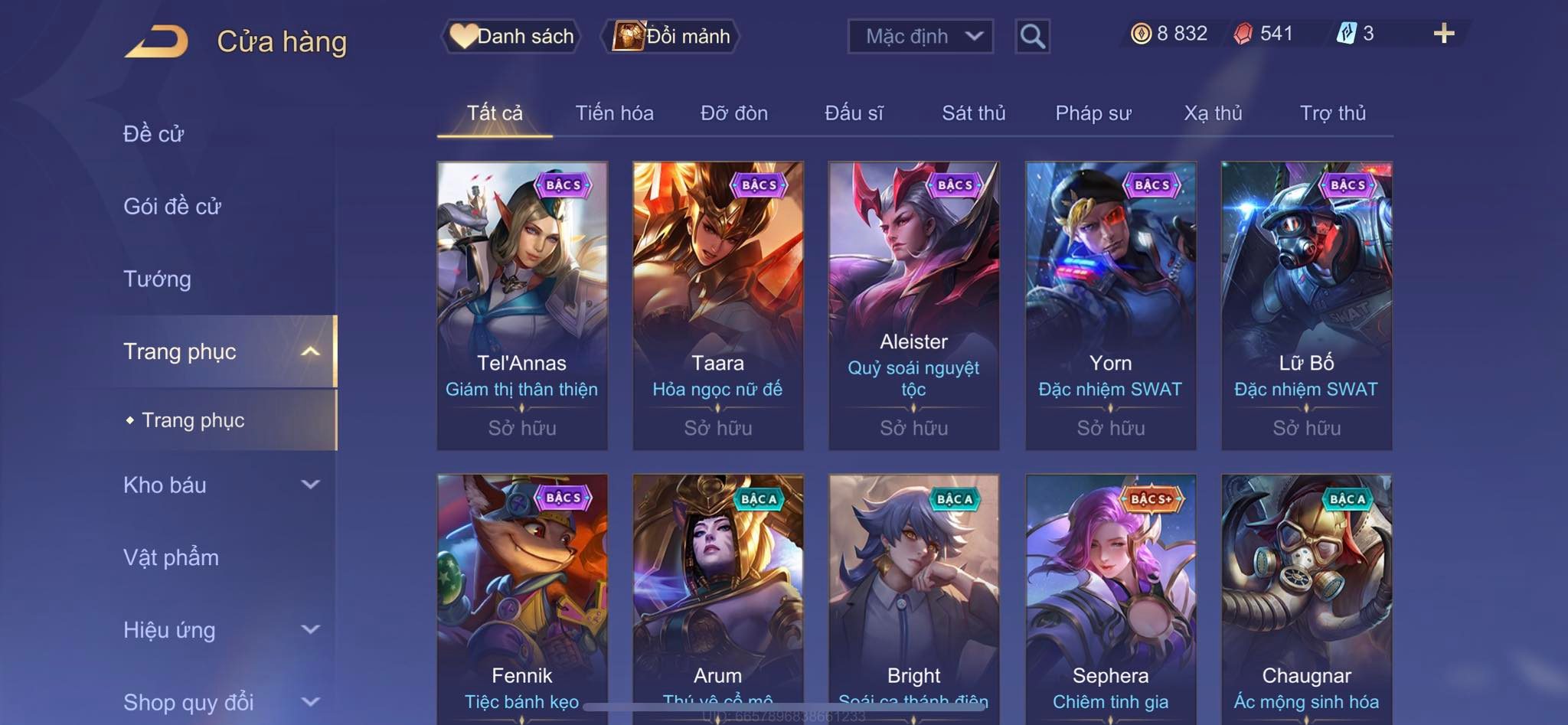Switch to the Tiến hóa tab
The image size is (1568, 725).
(x=614, y=113)
